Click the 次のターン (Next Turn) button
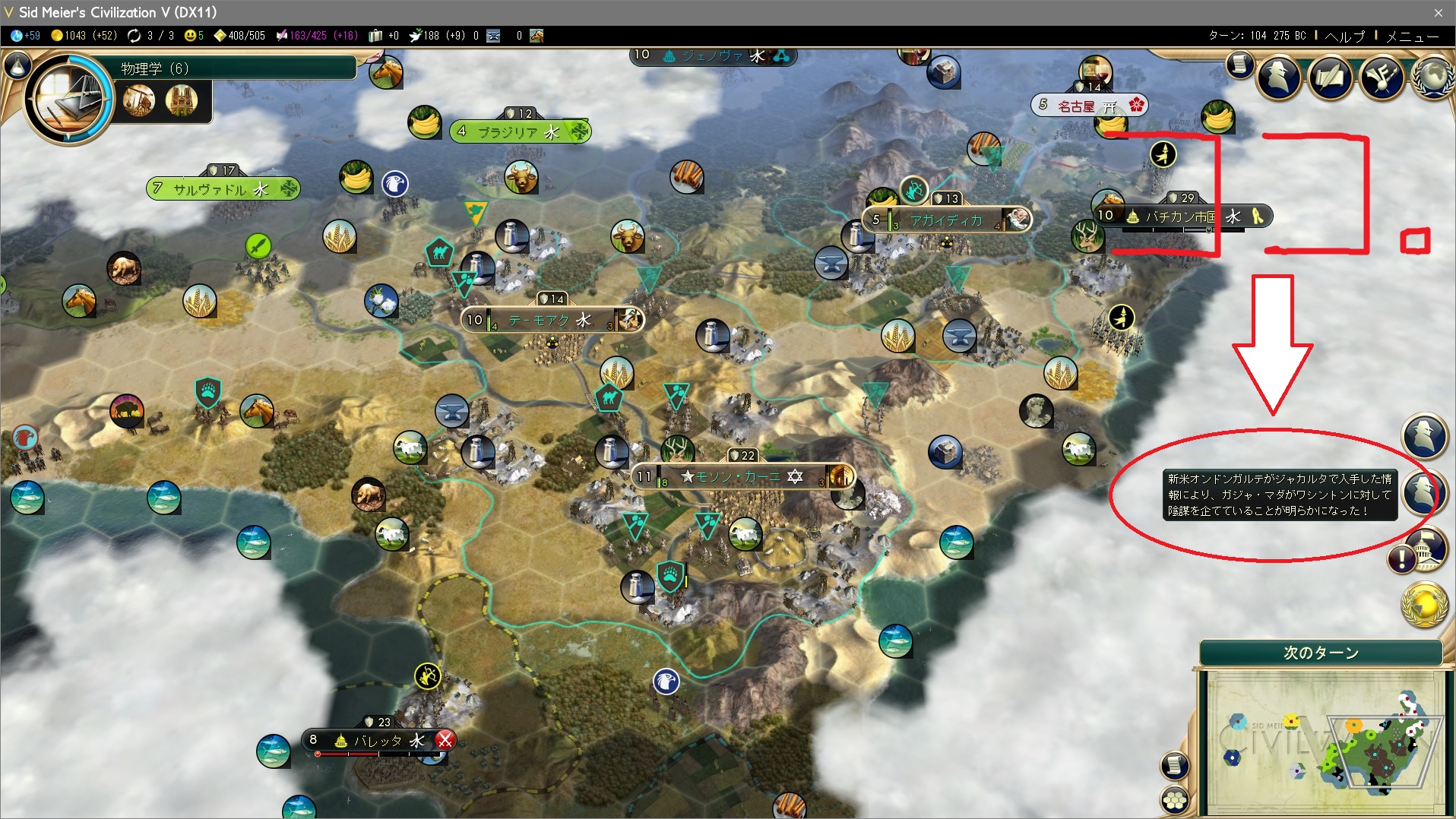This screenshot has width=1456, height=819. coord(1320,653)
